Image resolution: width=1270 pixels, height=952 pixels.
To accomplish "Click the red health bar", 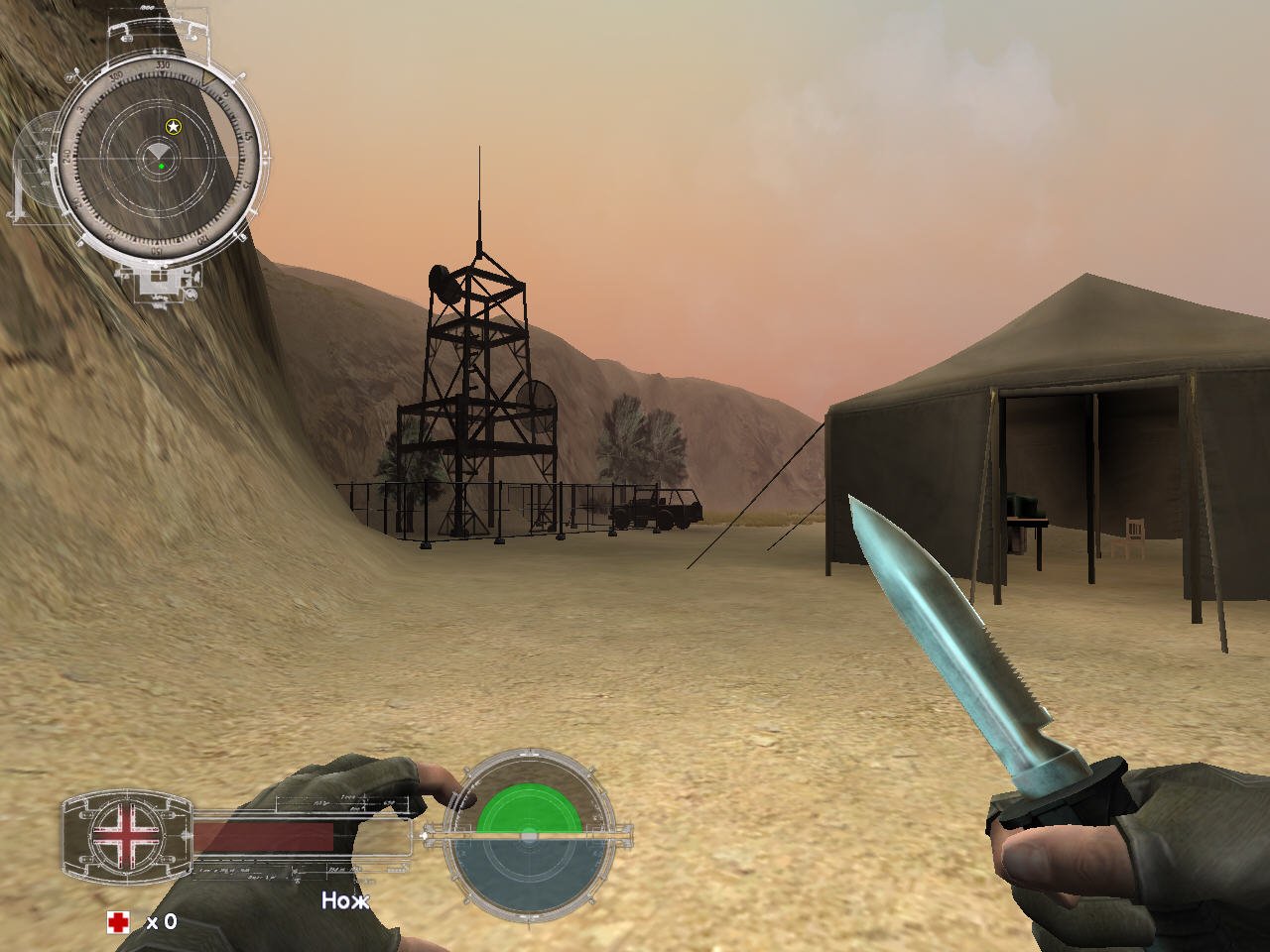I will coord(263,836).
